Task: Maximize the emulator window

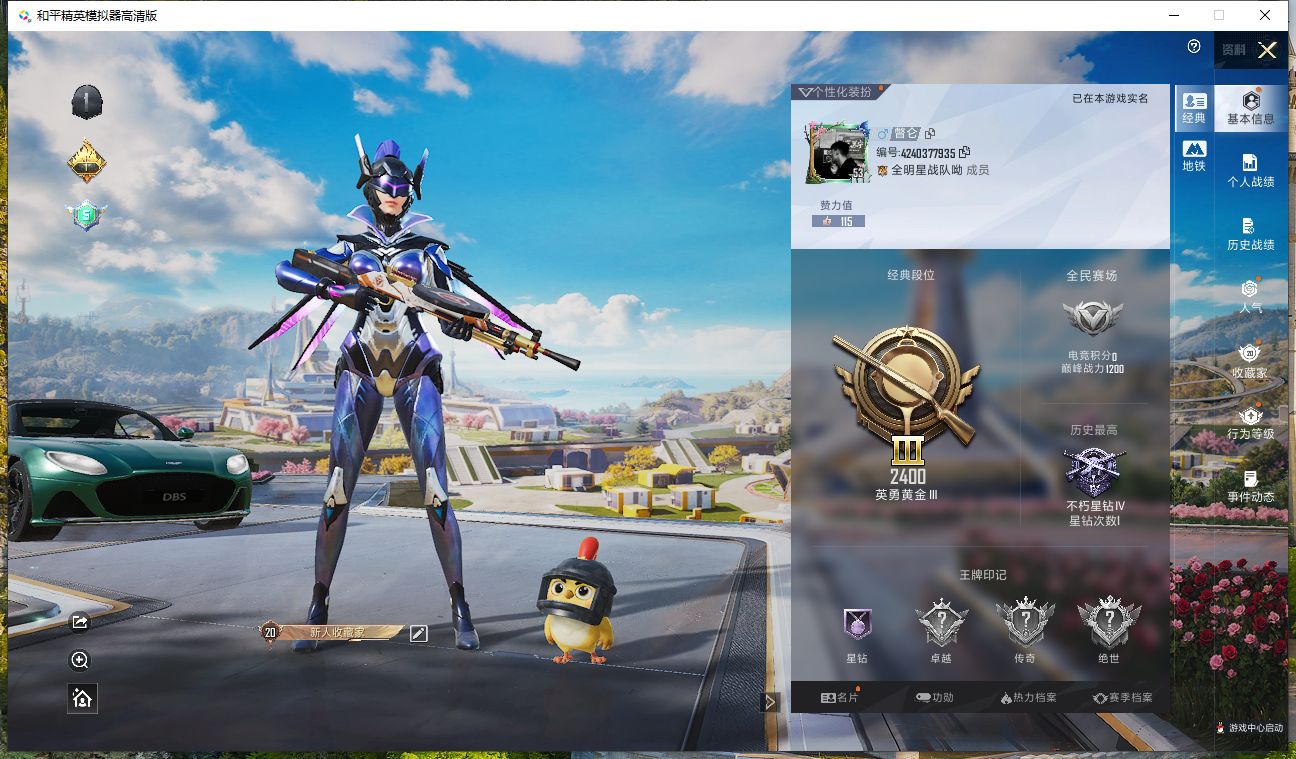Action: coord(1219,15)
